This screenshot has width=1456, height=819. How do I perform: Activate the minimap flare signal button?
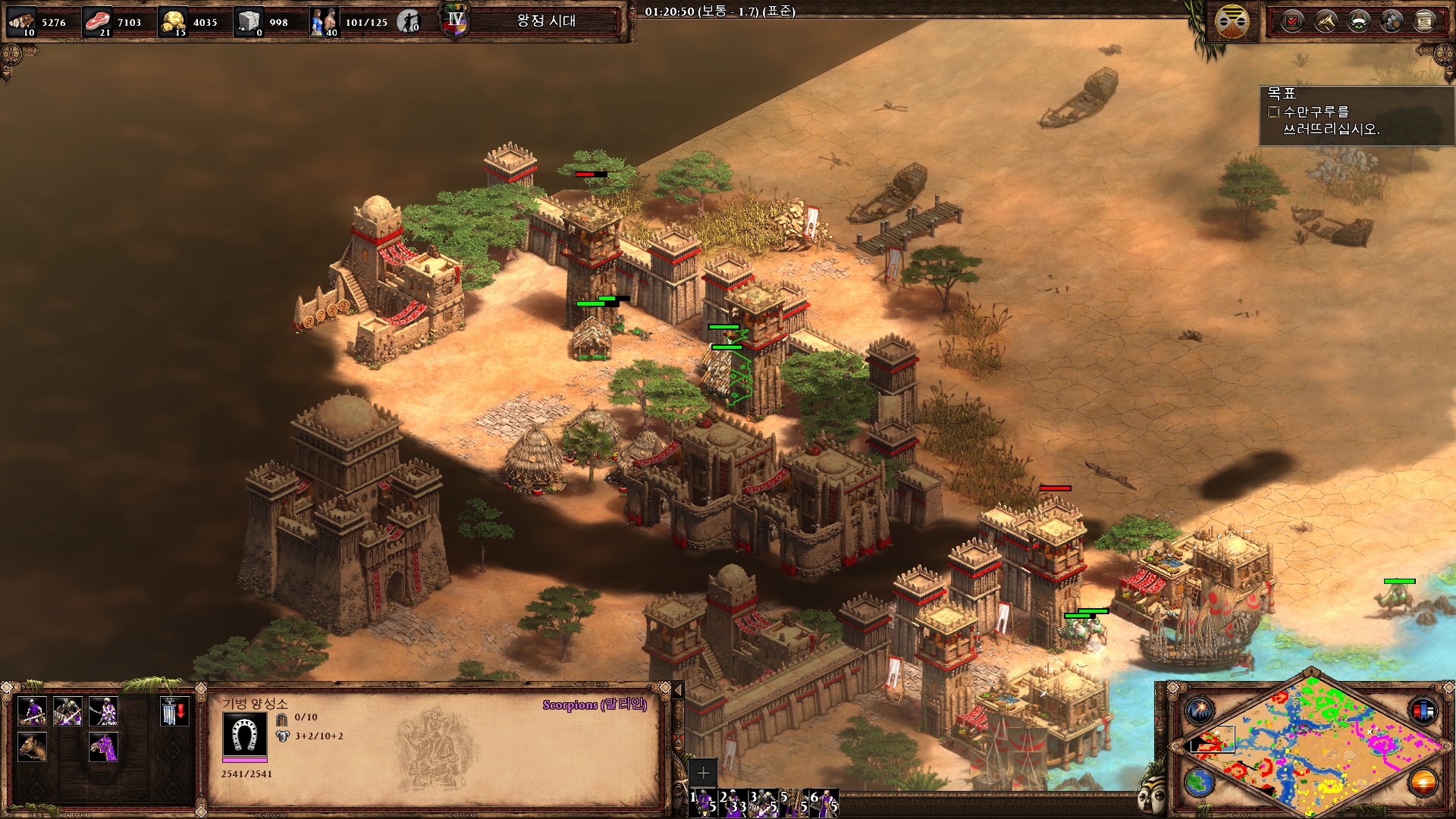[x=1200, y=711]
